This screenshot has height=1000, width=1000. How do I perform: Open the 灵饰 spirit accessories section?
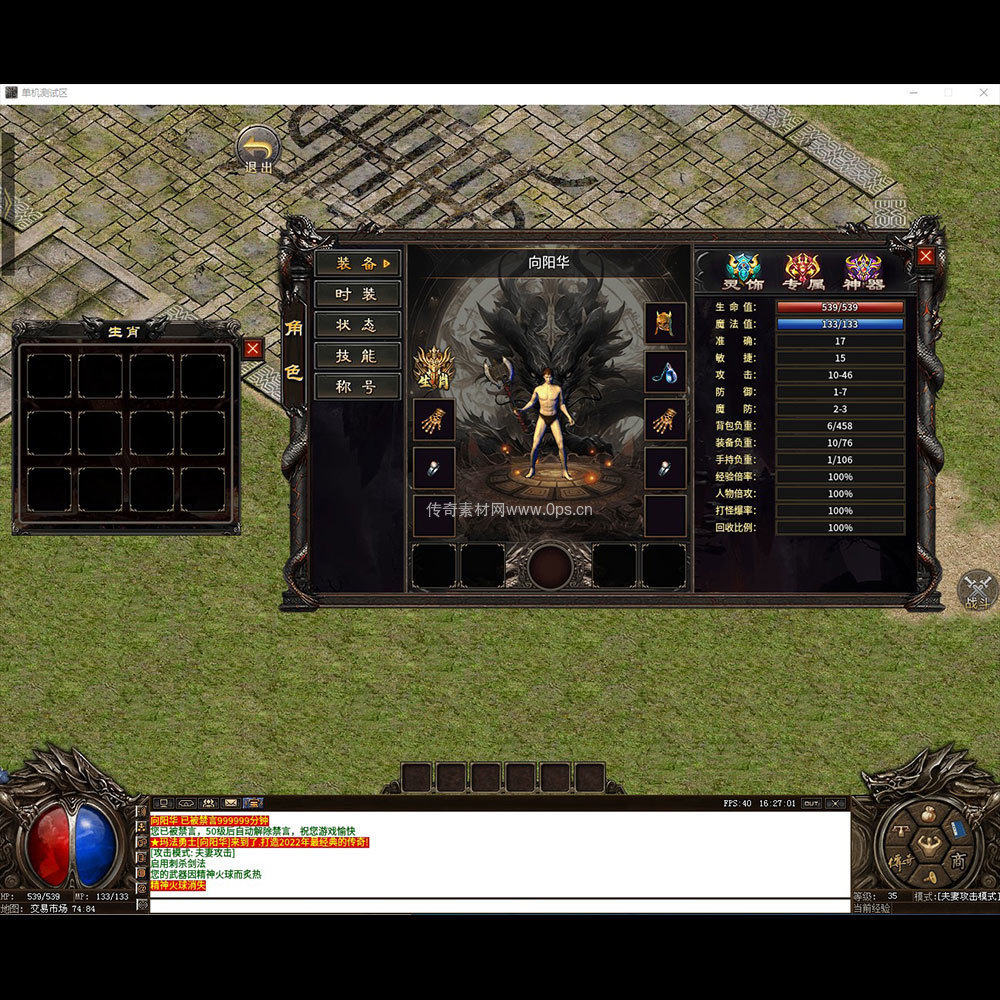point(743,271)
